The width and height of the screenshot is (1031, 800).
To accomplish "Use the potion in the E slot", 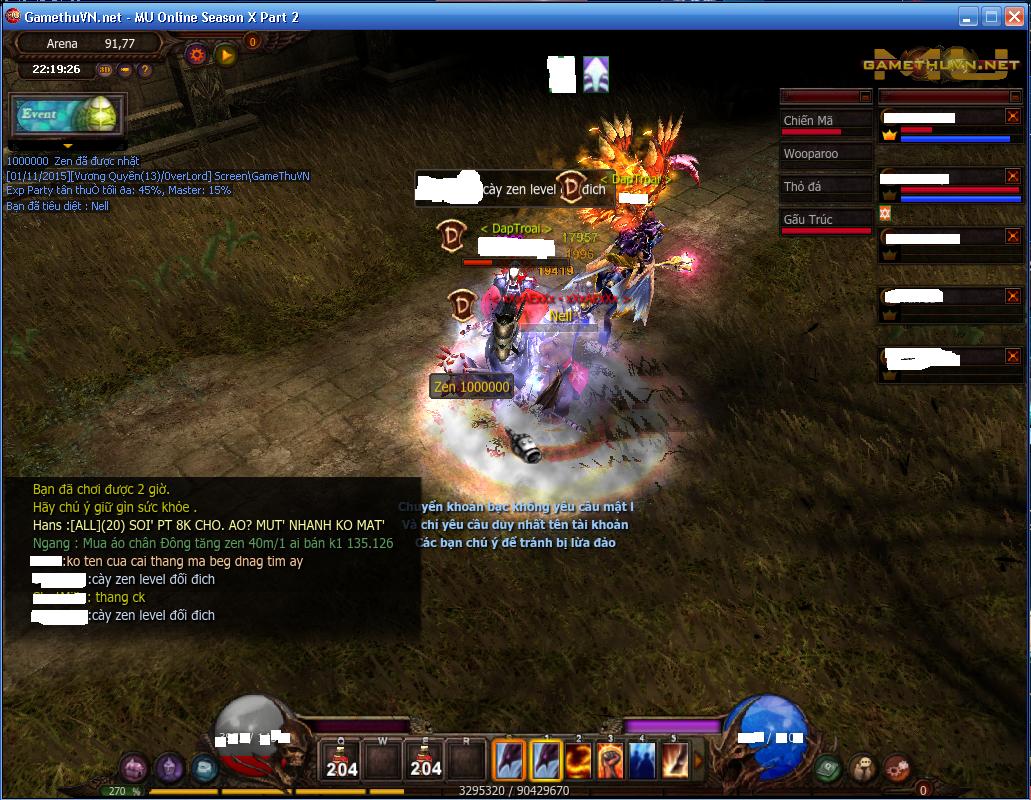I will (426, 760).
